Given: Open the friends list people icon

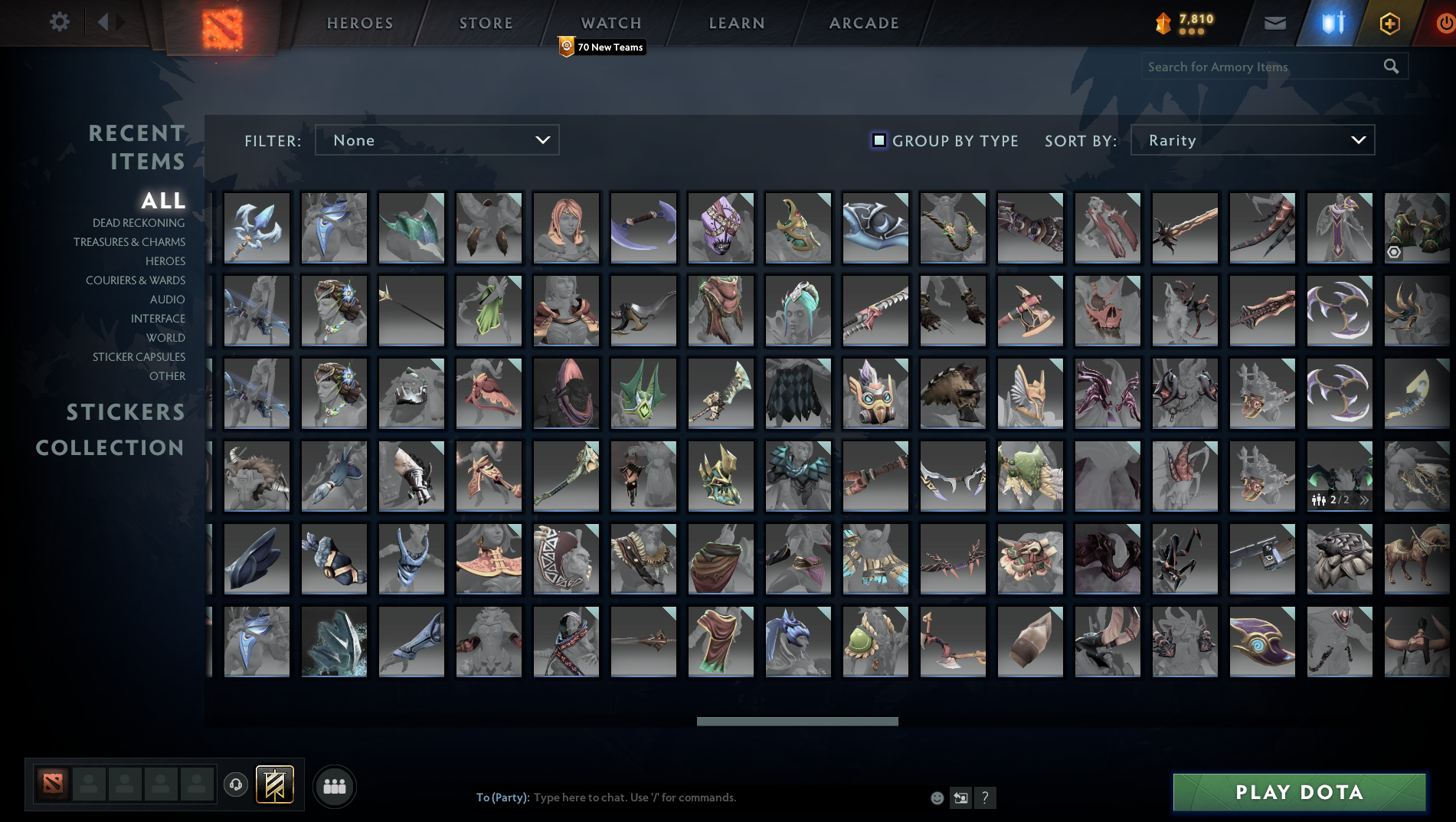Looking at the screenshot, I should [x=334, y=785].
